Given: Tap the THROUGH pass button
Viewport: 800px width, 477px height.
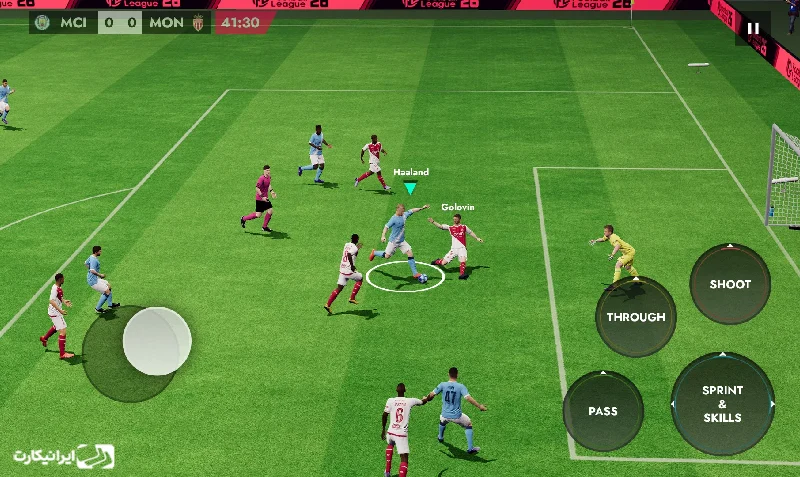Looking at the screenshot, I should pos(636,317).
